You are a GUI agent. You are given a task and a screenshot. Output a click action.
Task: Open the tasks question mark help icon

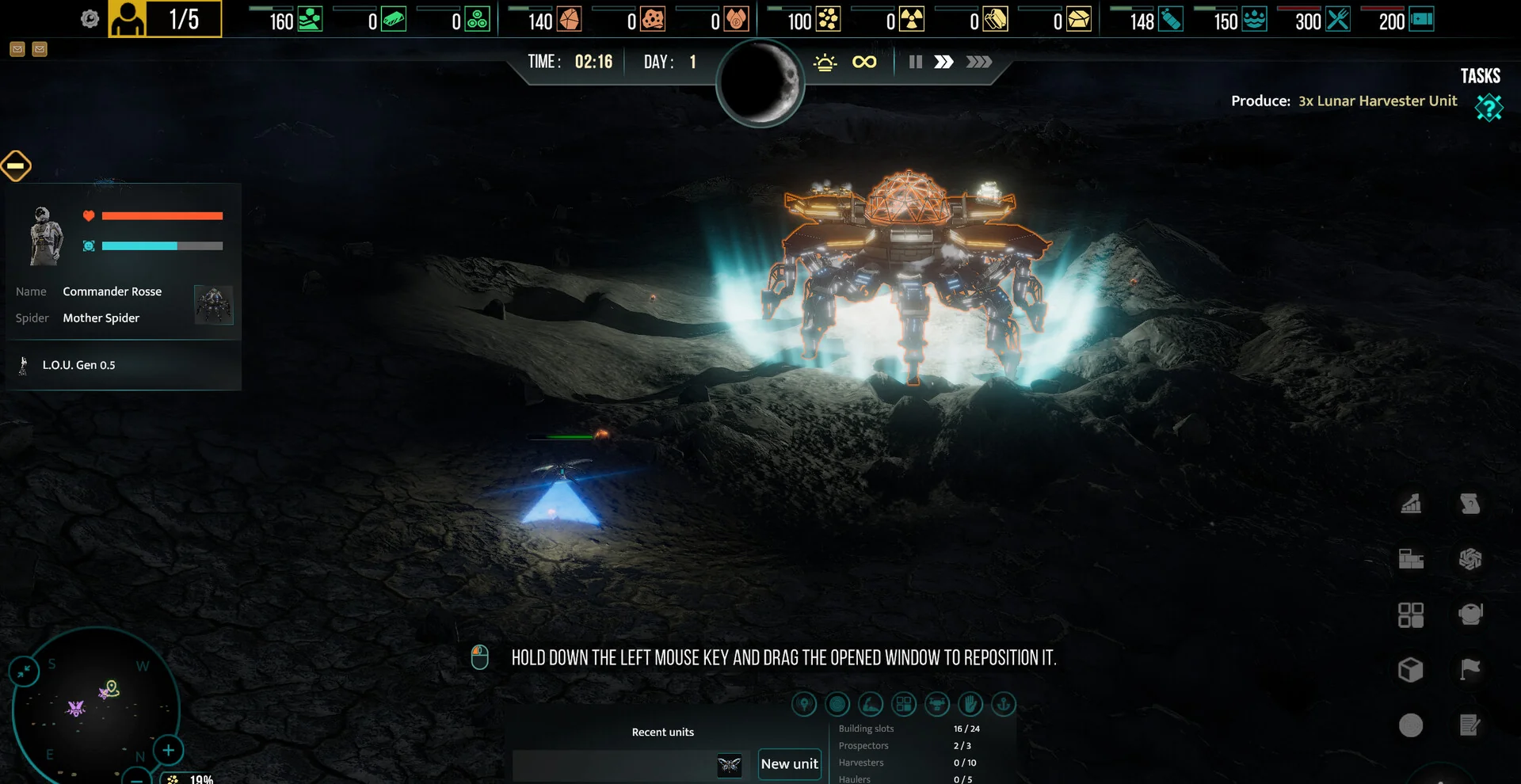click(1489, 107)
